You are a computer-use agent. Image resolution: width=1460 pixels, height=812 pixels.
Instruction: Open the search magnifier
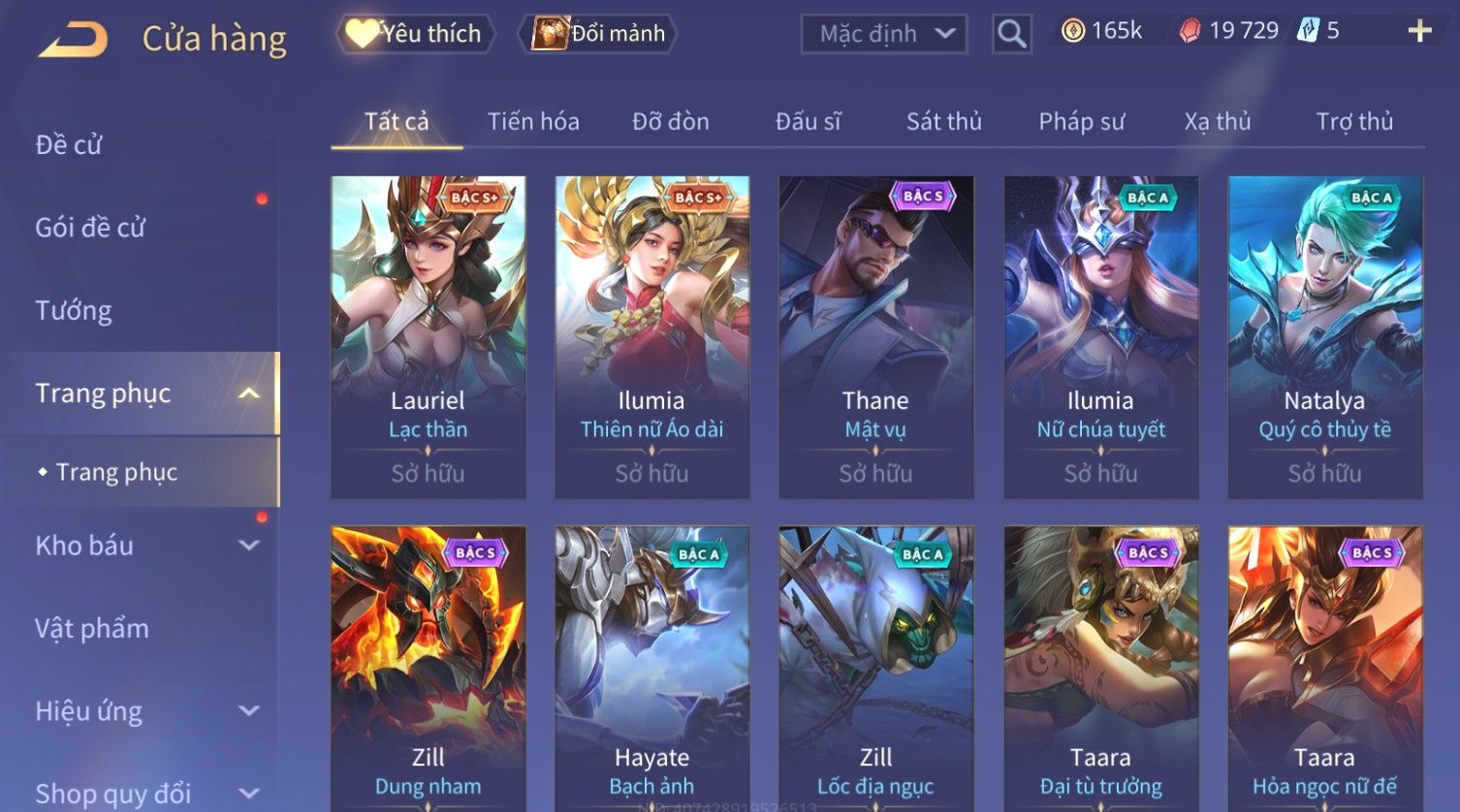[x=1011, y=35]
